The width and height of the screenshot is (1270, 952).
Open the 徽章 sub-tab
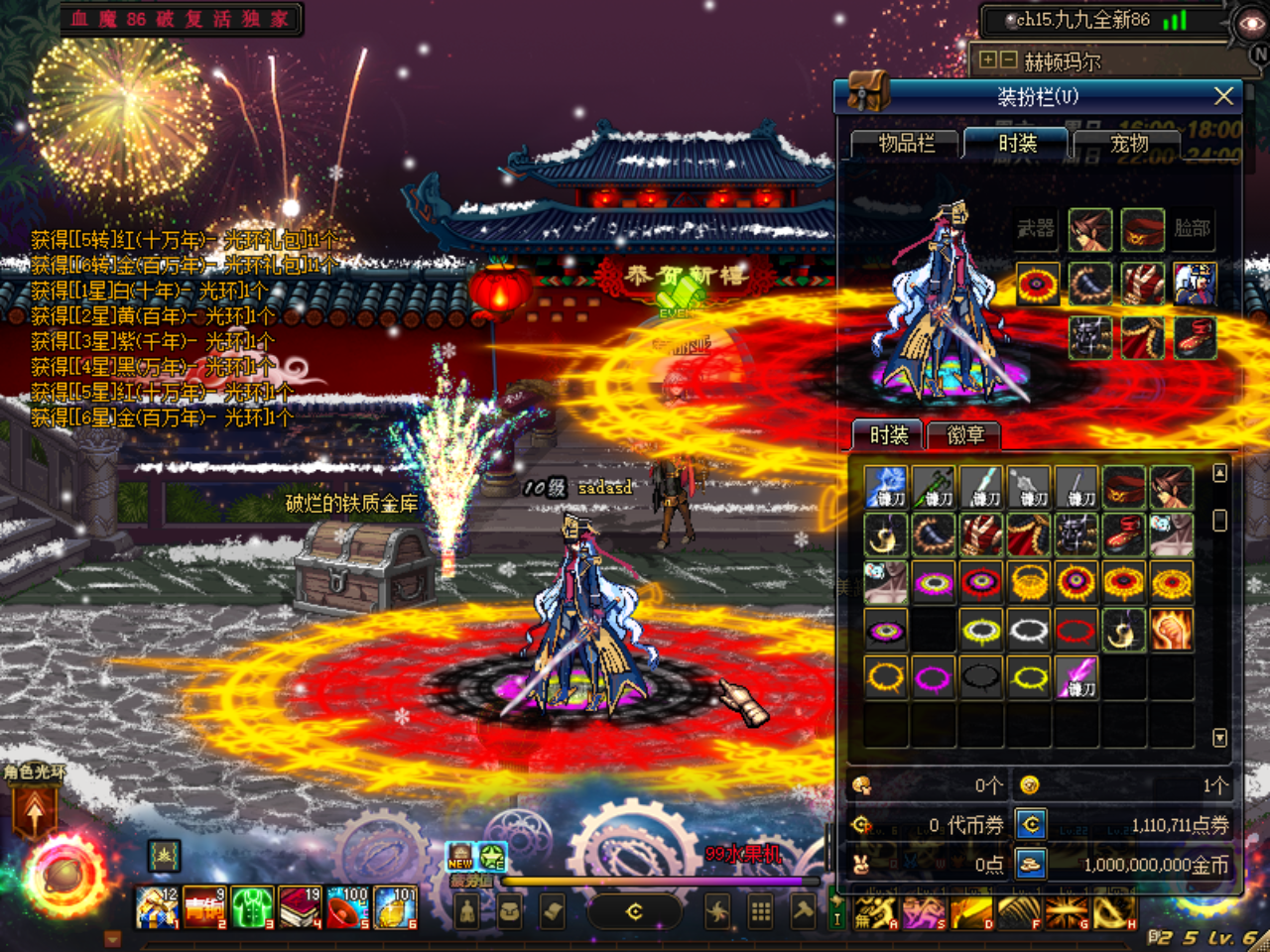coord(963,434)
